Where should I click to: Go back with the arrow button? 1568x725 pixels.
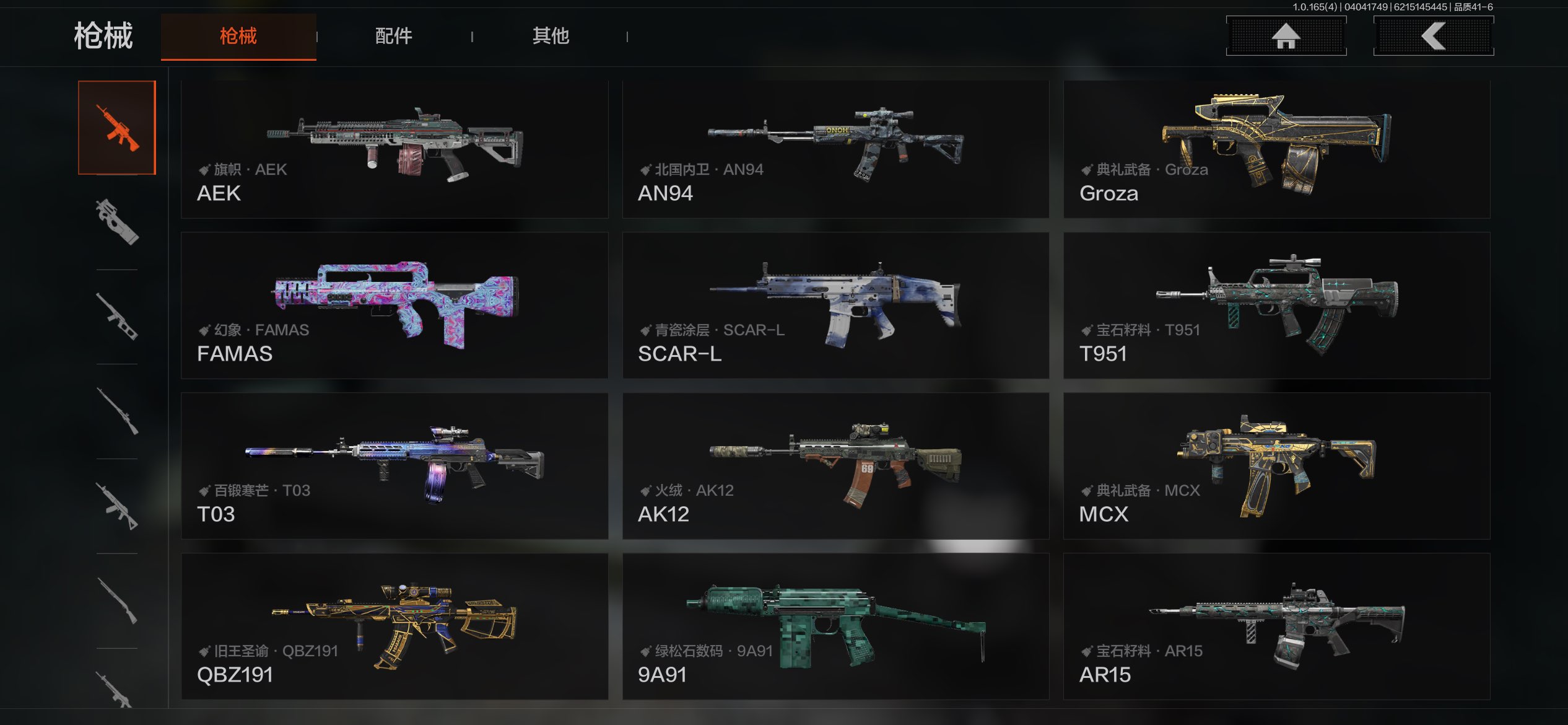[x=1433, y=36]
